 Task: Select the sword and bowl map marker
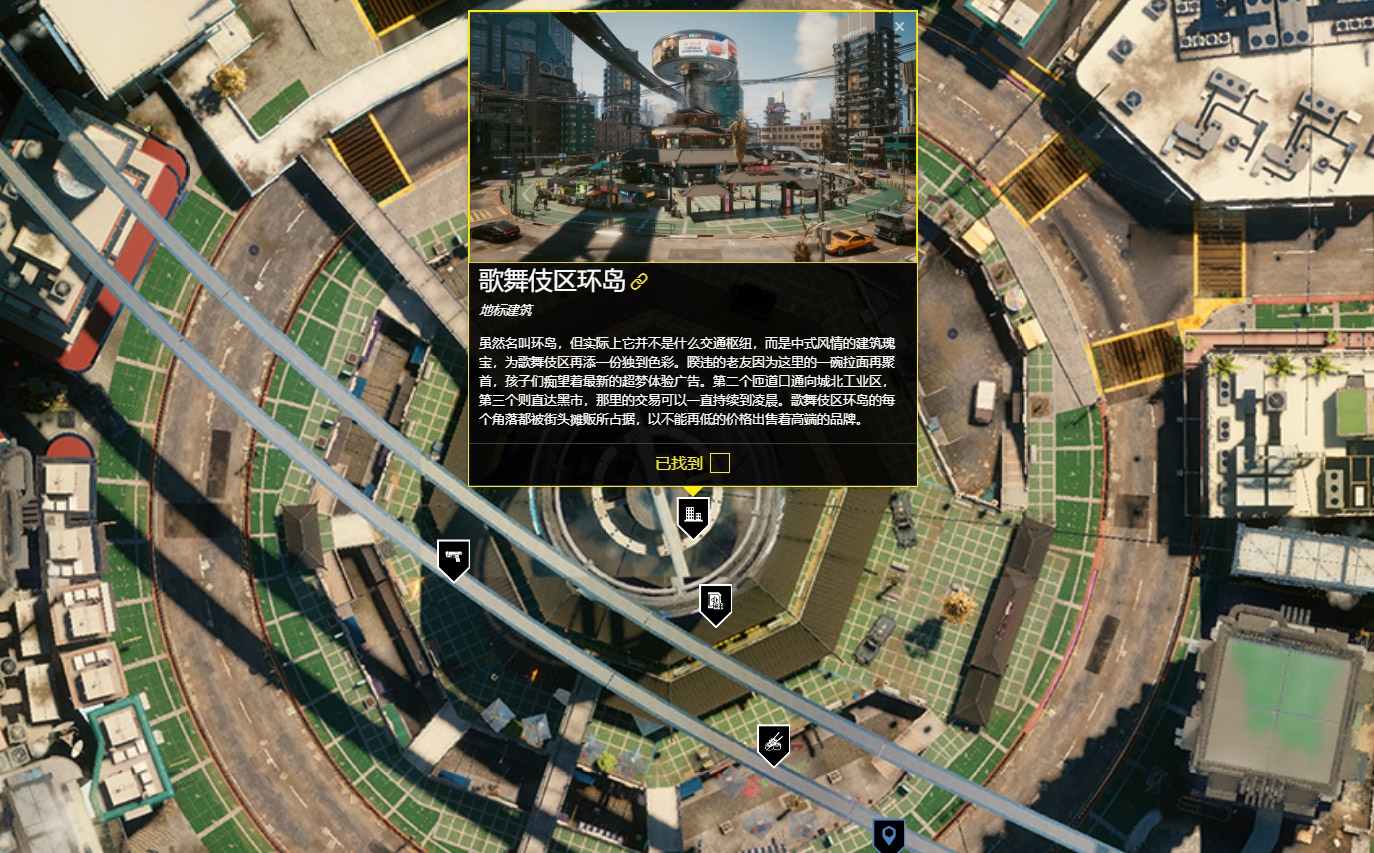pyautogui.click(x=773, y=743)
